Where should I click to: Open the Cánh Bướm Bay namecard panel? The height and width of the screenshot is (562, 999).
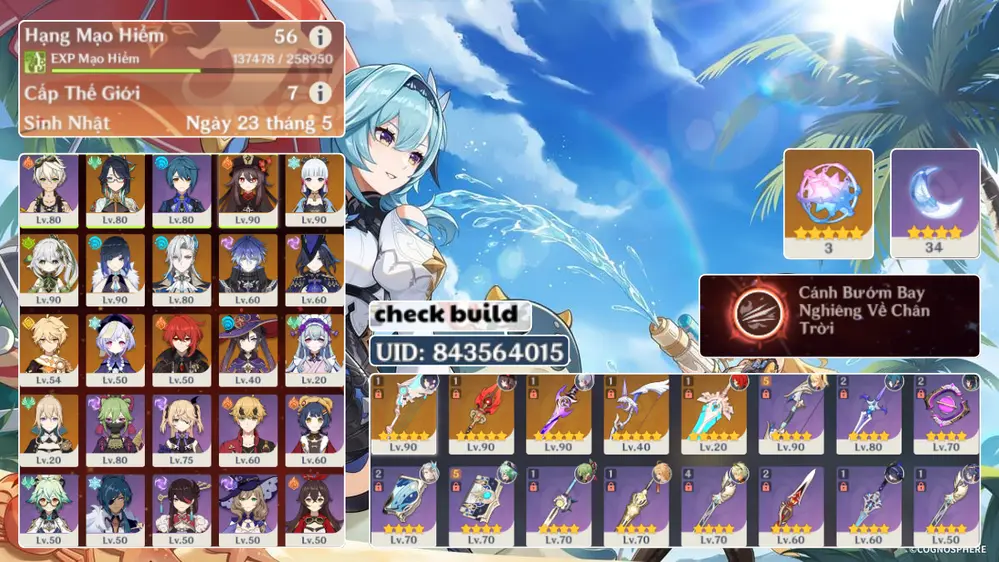[839, 315]
